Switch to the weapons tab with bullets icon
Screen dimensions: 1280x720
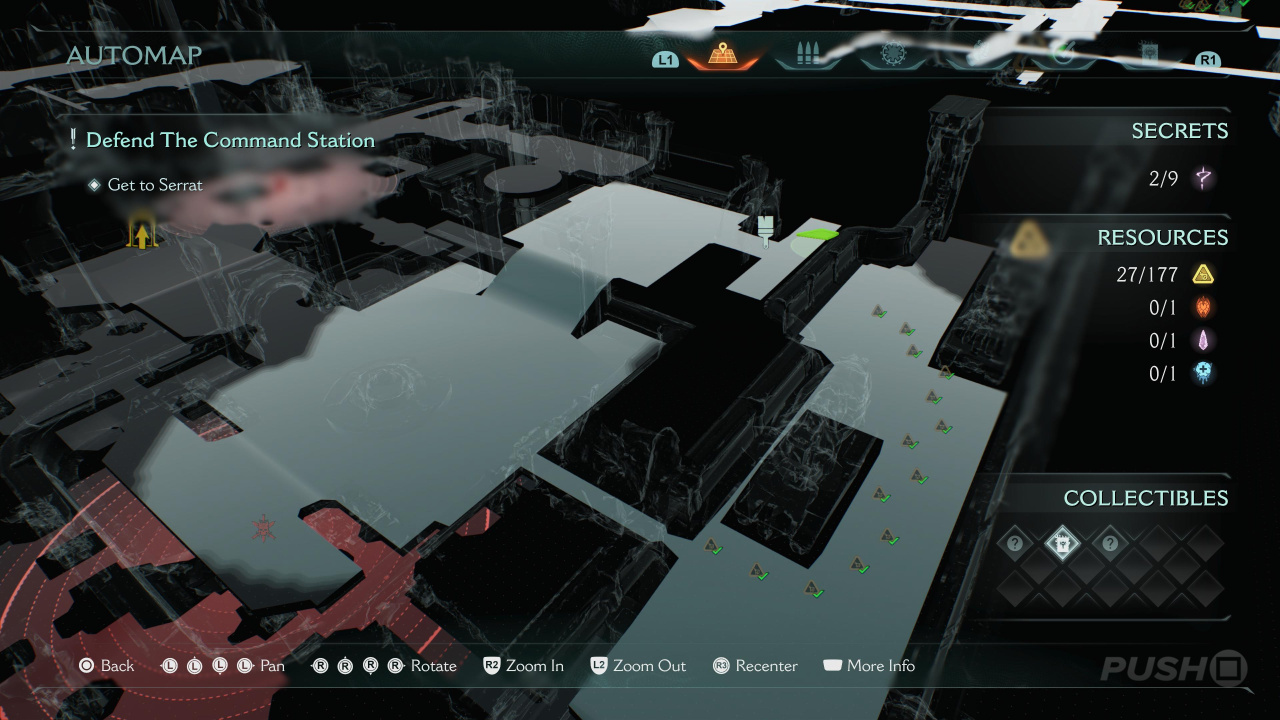pyautogui.click(x=806, y=55)
